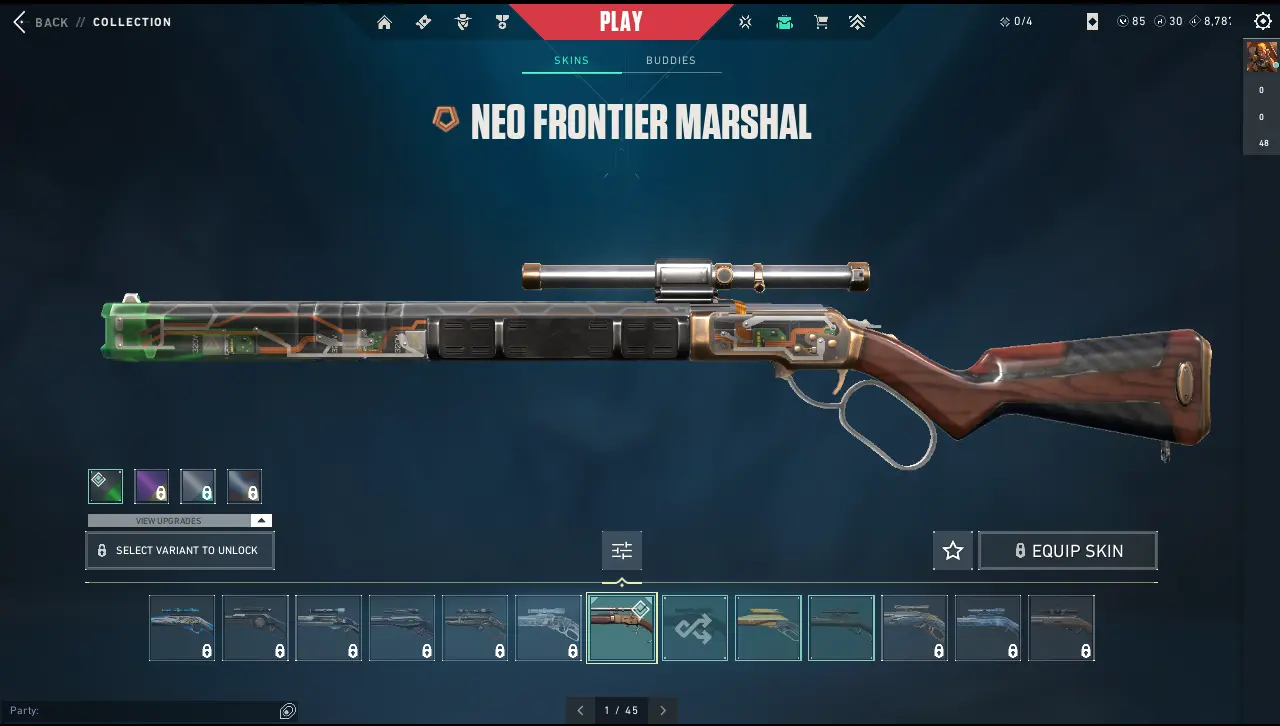Favorite this skin with the star button
1280x726 pixels.
tap(953, 551)
